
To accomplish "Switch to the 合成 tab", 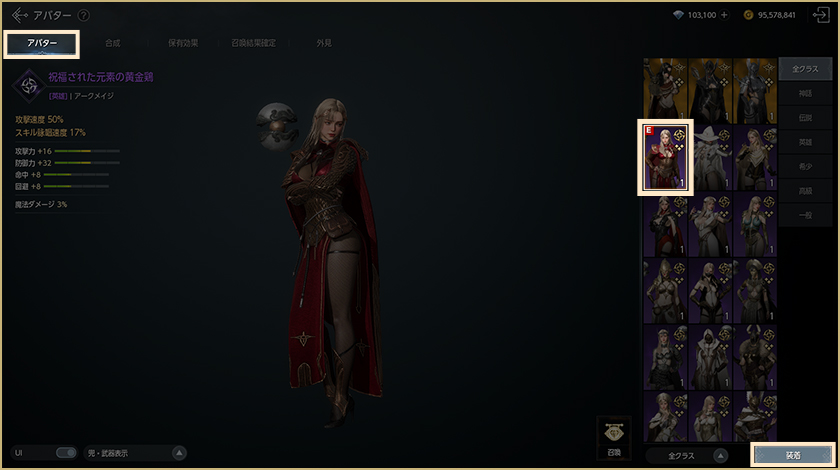I will [113, 43].
